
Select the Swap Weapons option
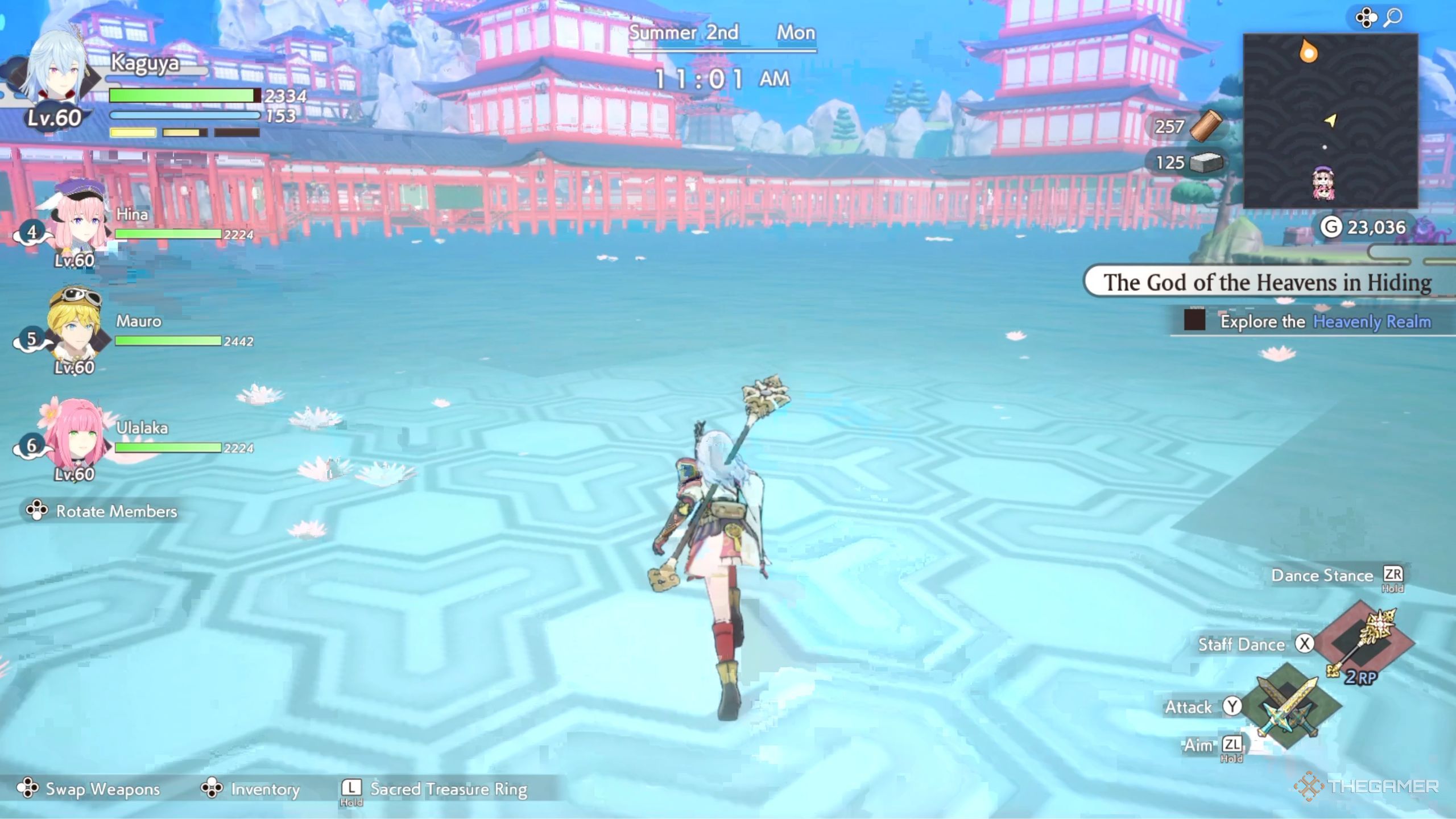(x=88, y=789)
